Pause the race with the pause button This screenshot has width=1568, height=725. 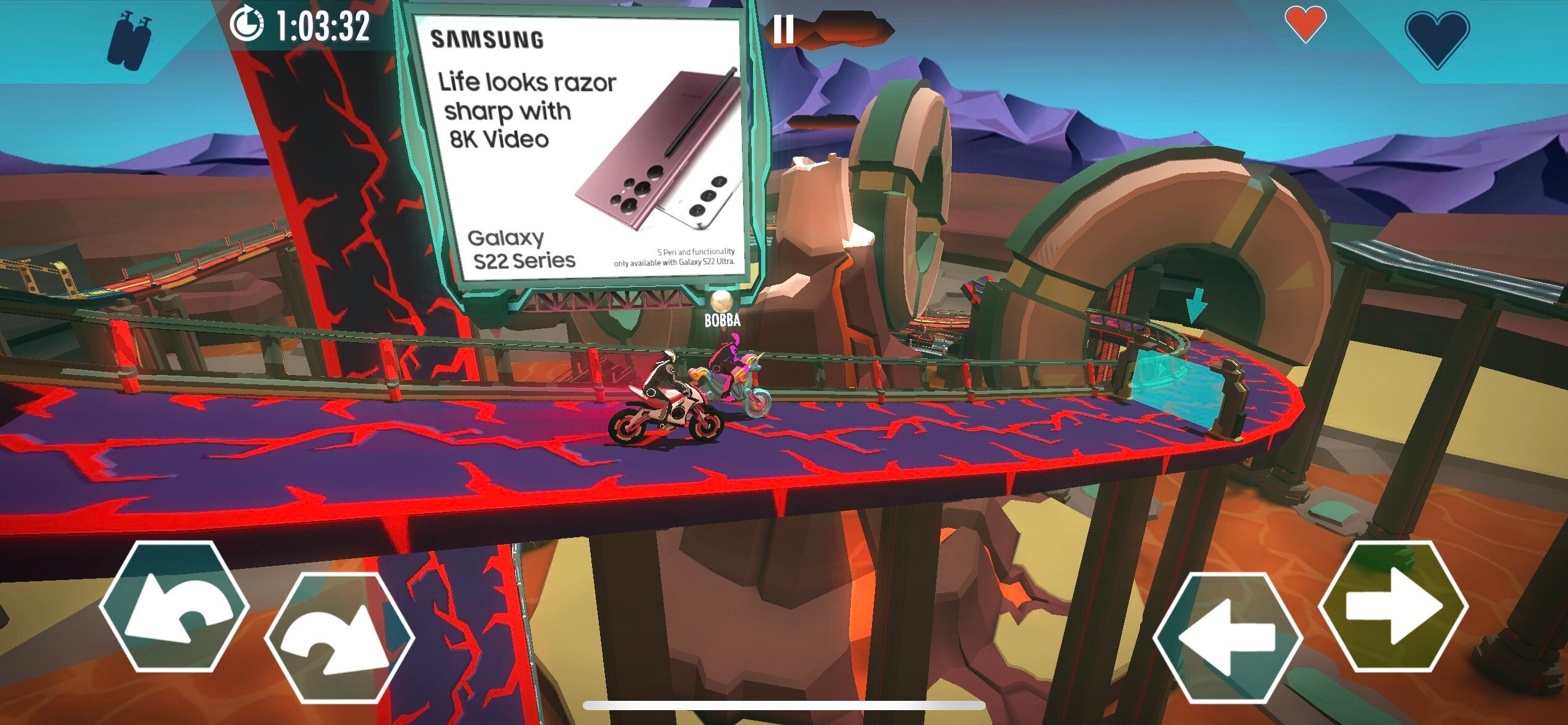(785, 28)
